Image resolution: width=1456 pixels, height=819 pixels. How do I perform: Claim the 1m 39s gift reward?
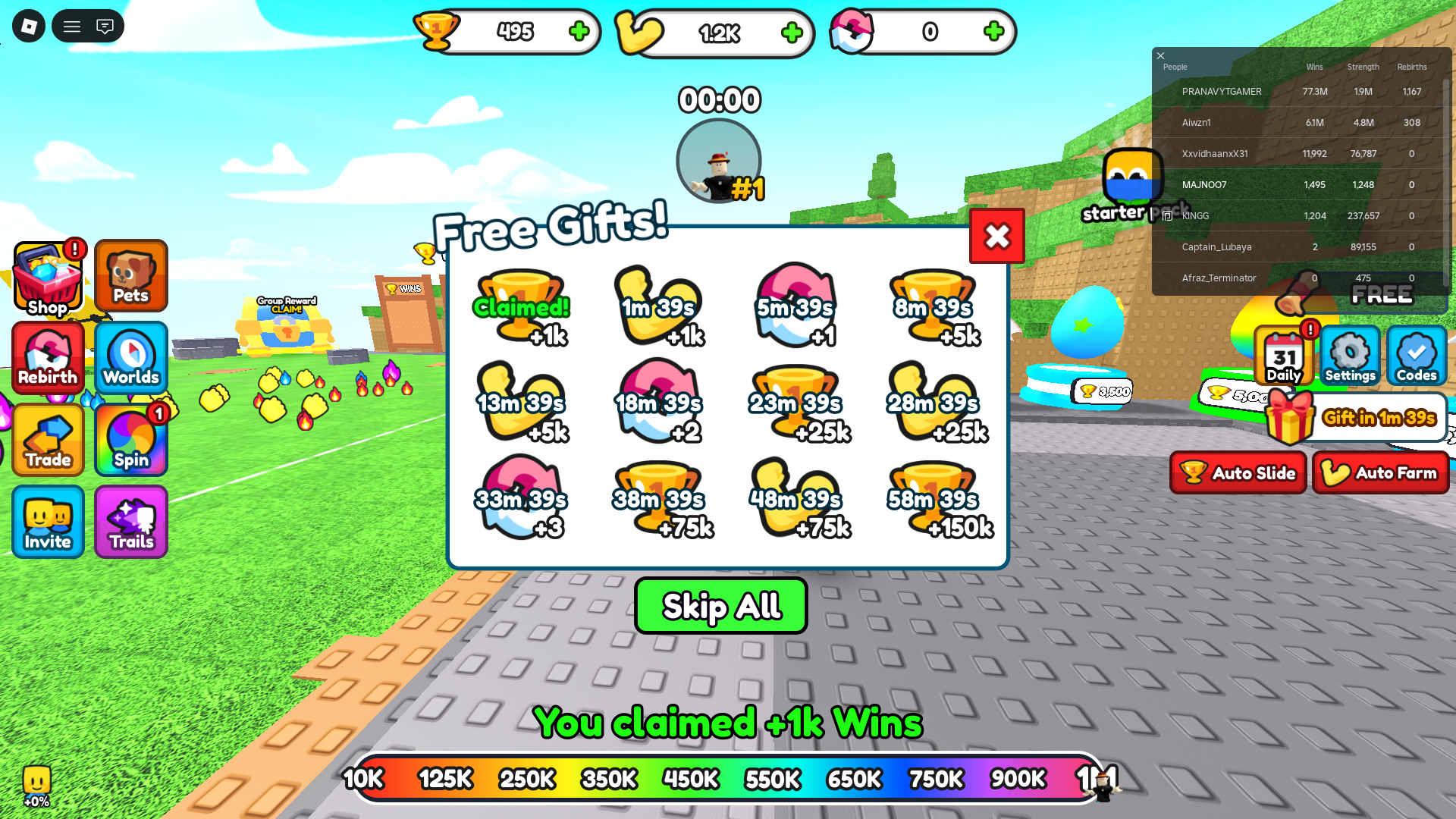point(659,307)
